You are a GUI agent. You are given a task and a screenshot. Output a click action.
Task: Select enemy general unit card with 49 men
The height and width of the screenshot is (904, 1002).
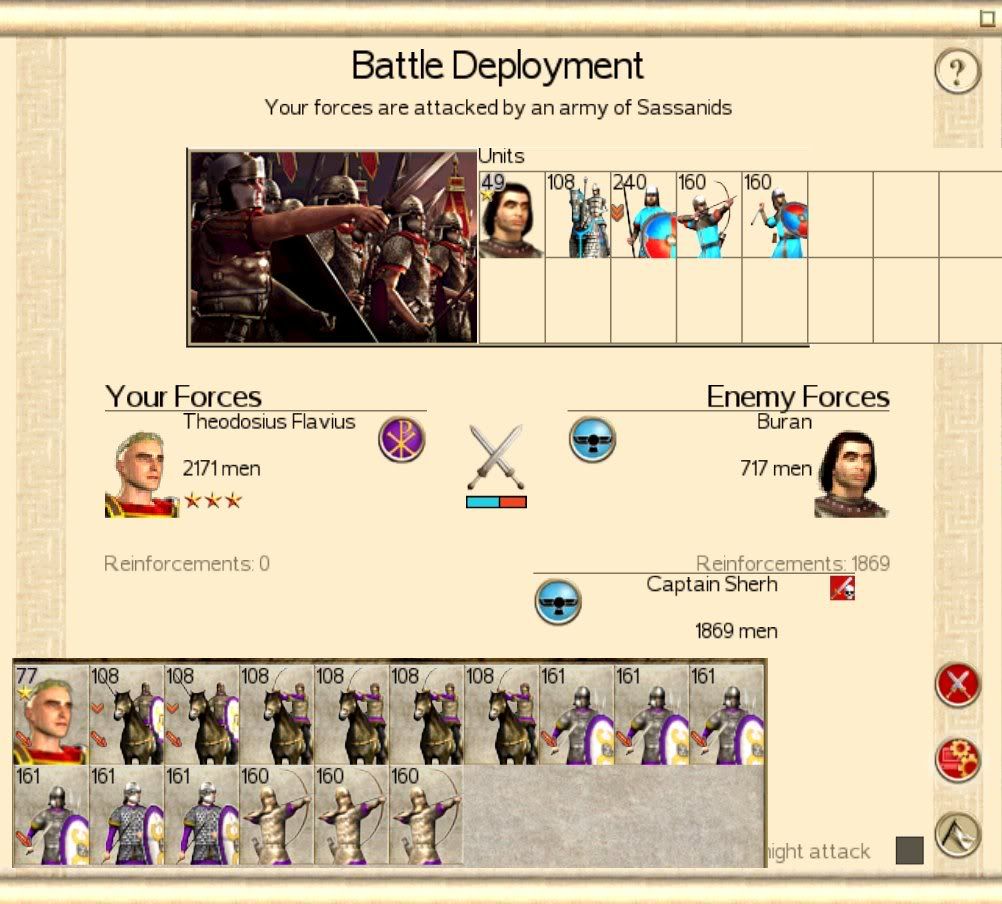pyautogui.click(x=511, y=214)
